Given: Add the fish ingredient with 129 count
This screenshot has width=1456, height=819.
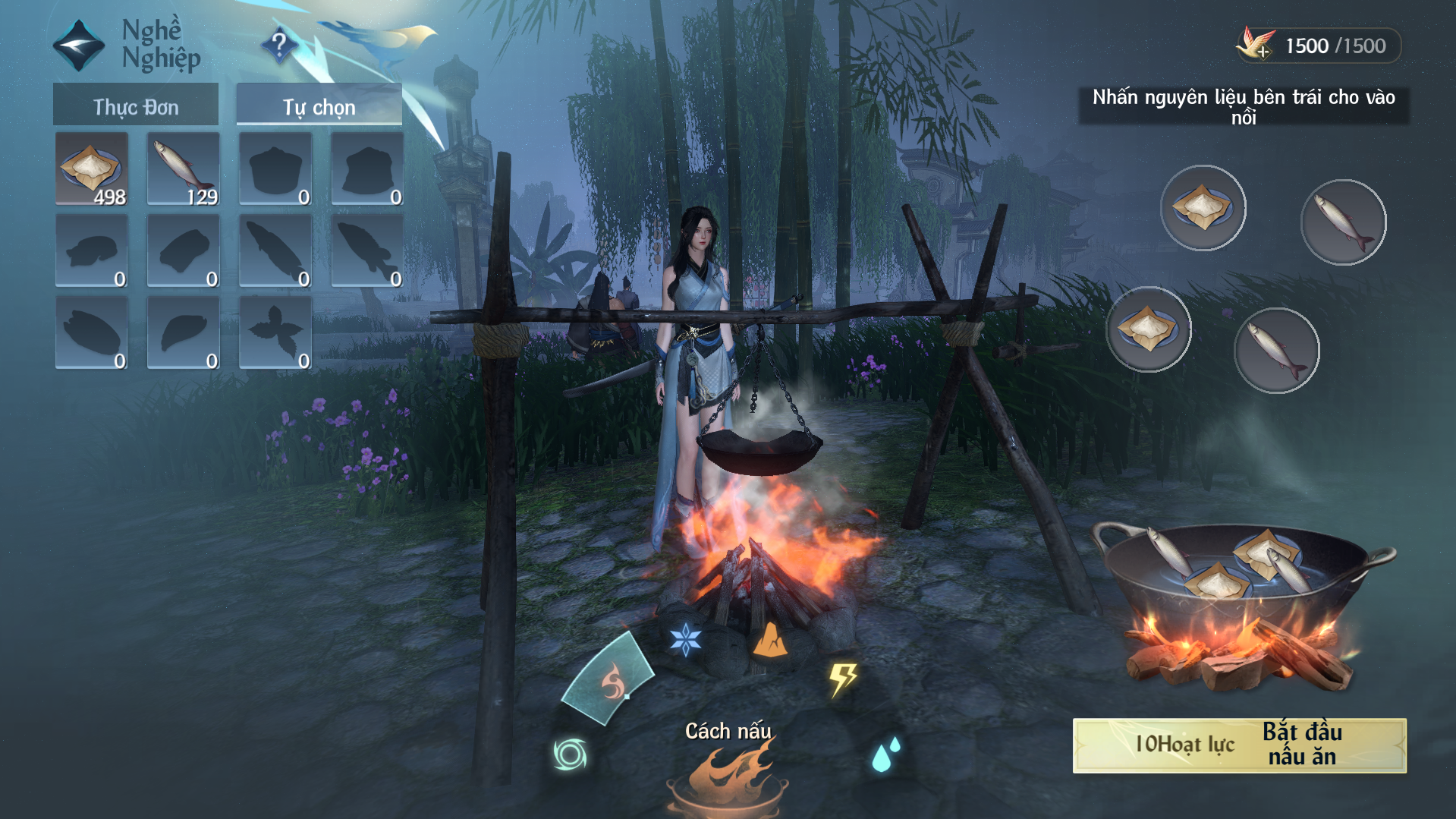Looking at the screenshot, I should point(183,169).
